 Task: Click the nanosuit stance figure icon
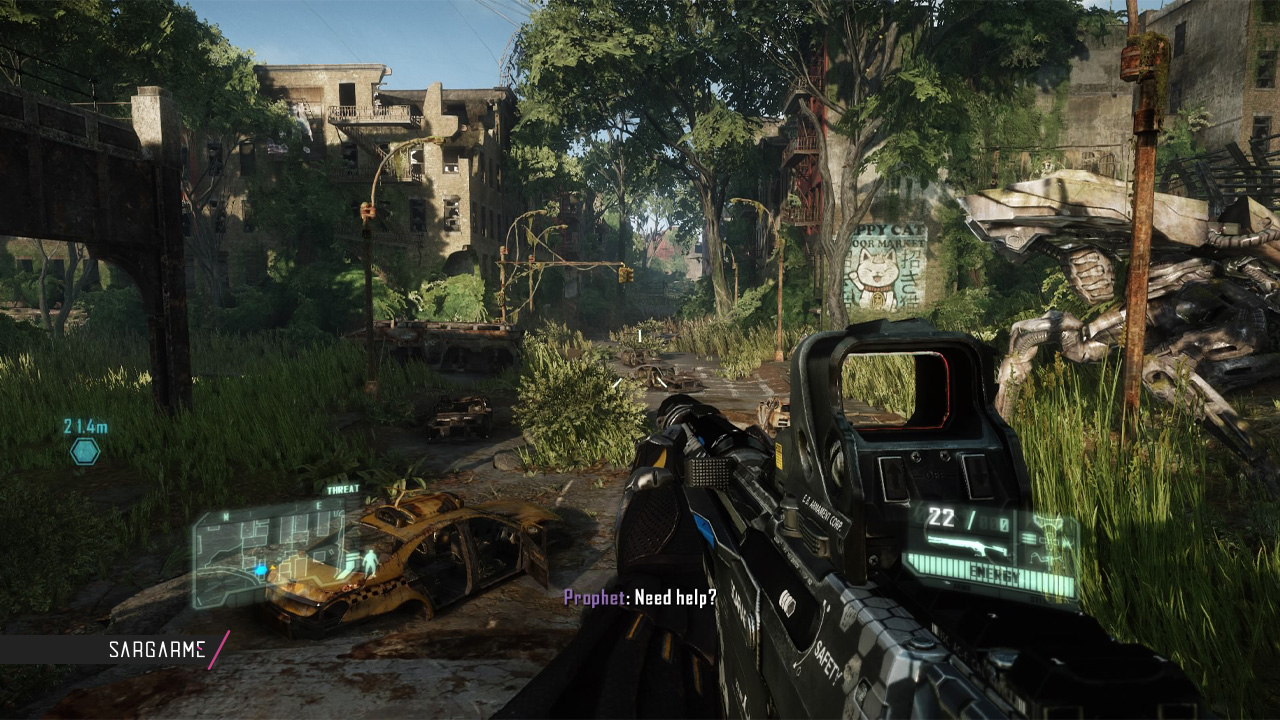pyautogui.click(x=370, y=564)
